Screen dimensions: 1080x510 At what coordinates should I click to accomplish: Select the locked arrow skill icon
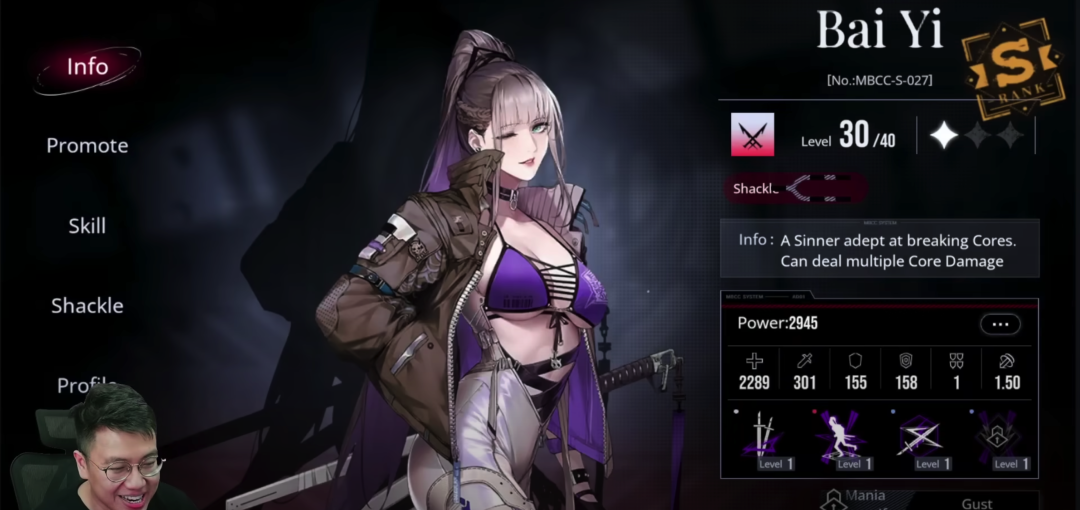pyautogui.click(x=998, y=437)
